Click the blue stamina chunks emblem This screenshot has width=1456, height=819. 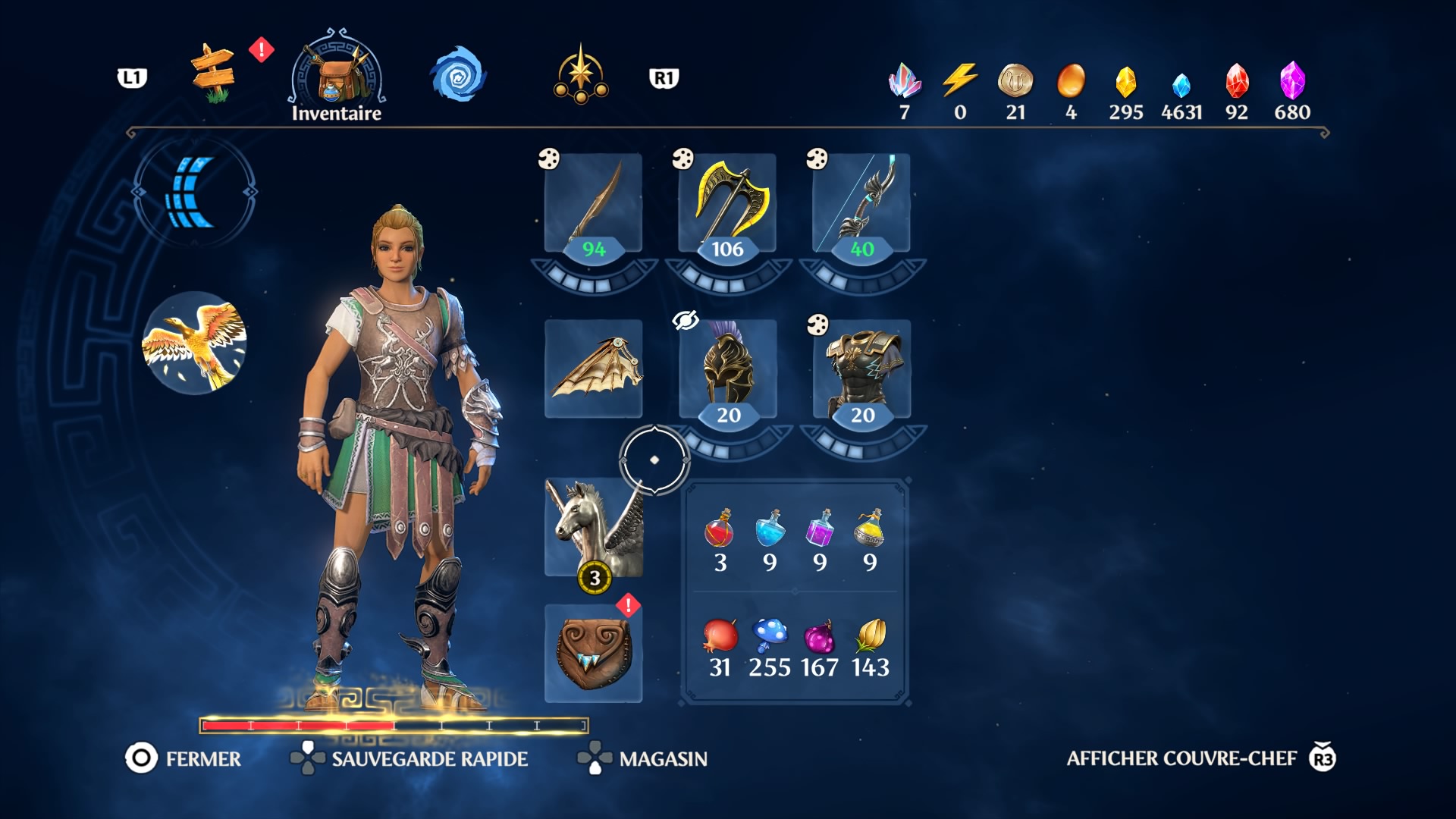pyautogui.click(x=194, y=192)
